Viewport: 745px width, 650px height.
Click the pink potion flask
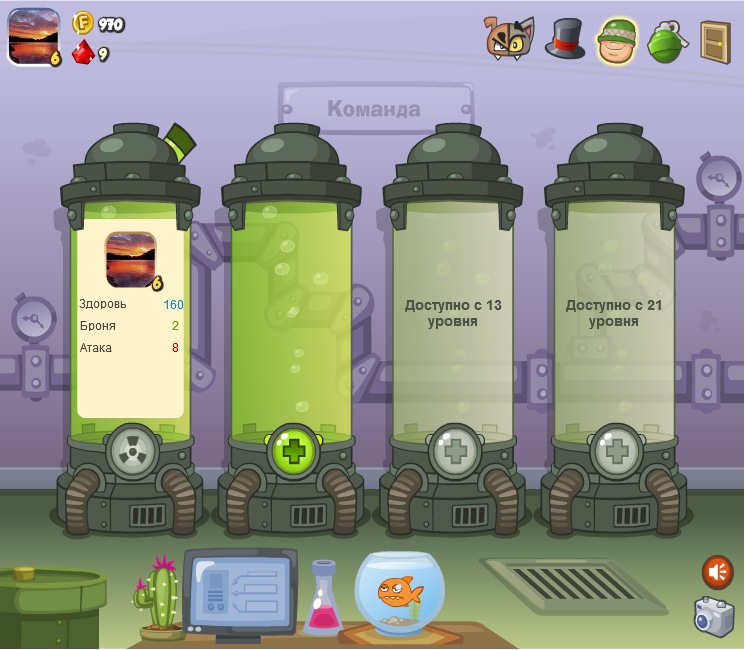coord(323,600)
